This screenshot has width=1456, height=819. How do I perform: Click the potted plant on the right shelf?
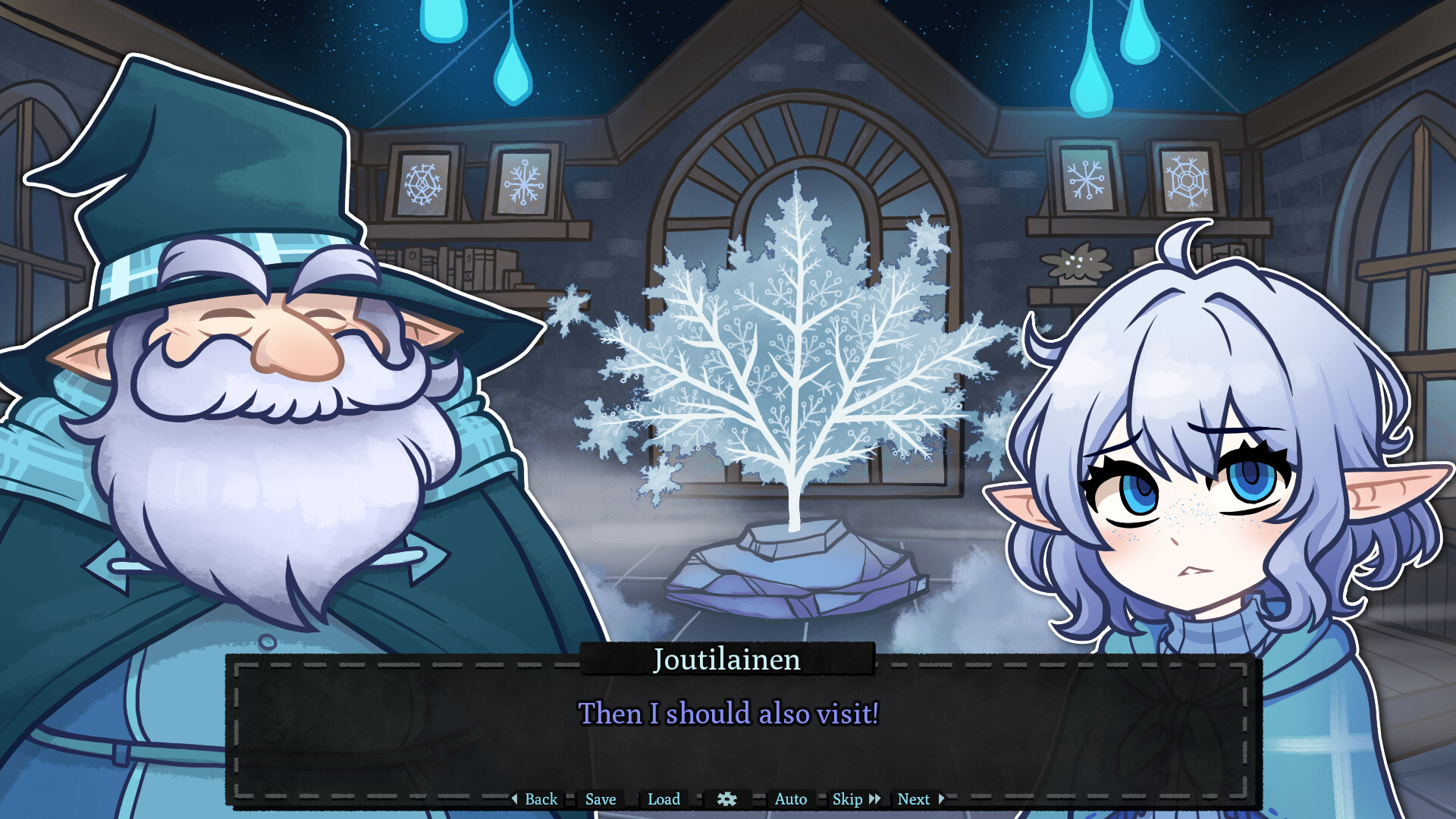pos(1073,262)
